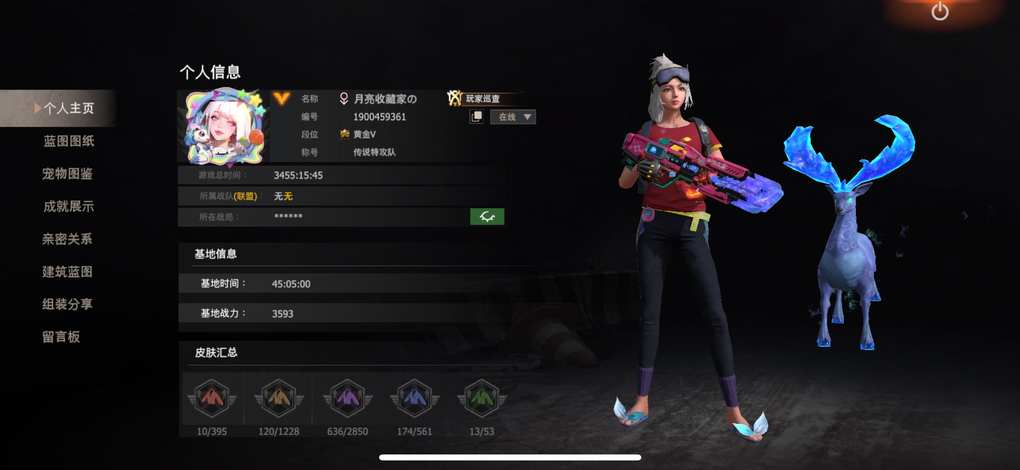
Task: Click the power button icon
Action: click(939, 12)
